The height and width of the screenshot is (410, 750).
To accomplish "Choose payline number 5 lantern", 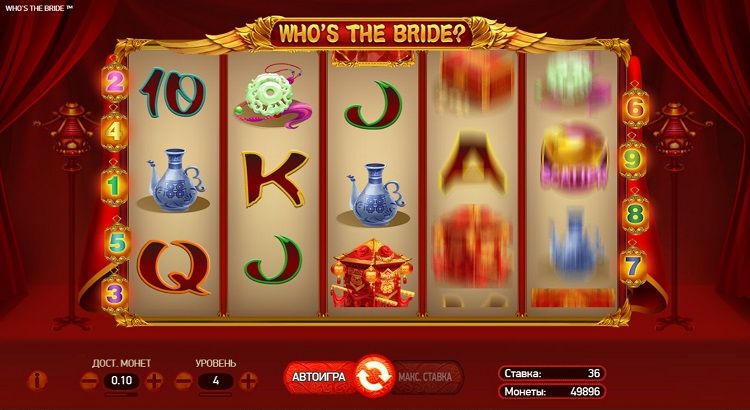I will coord(115,241).
